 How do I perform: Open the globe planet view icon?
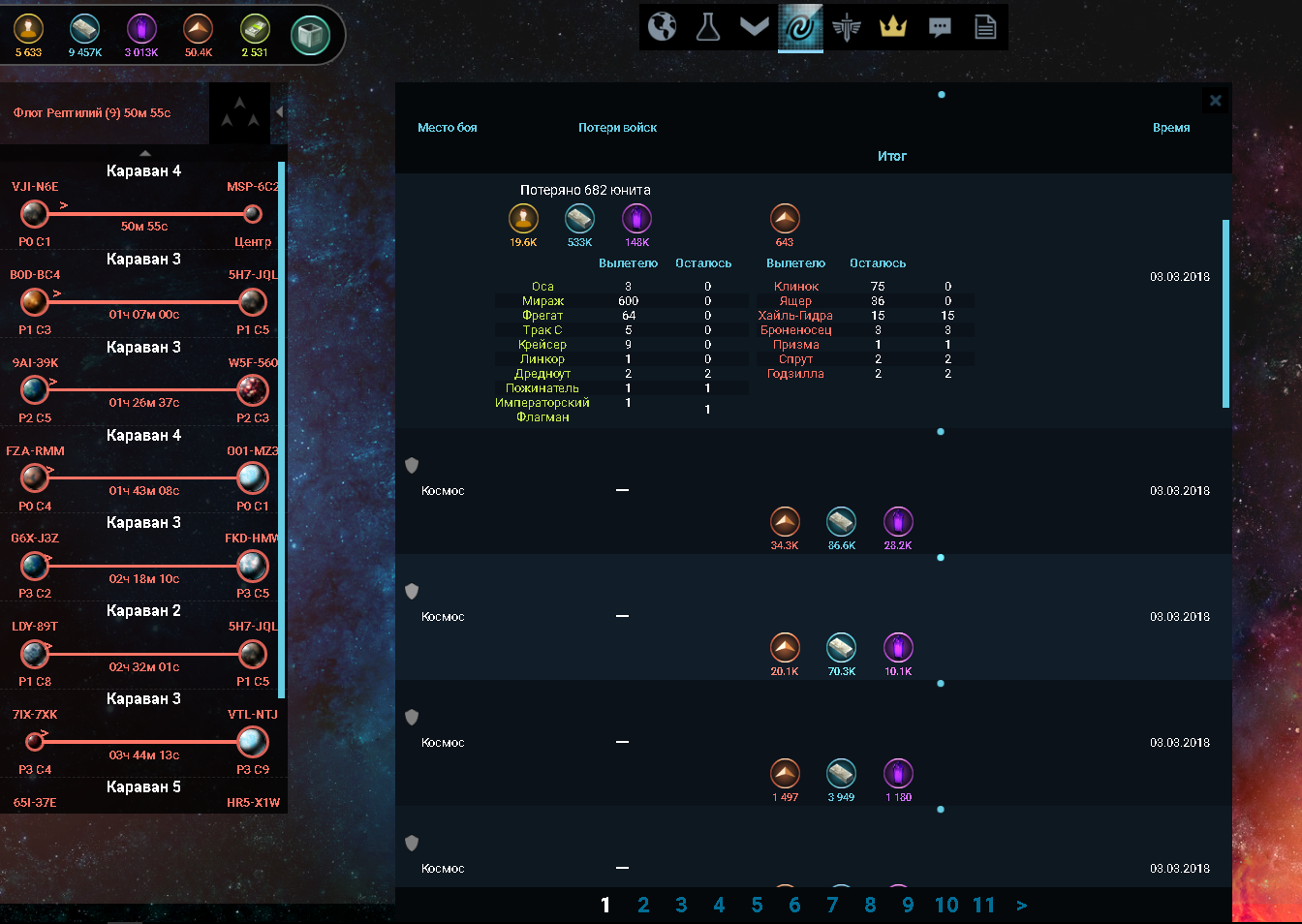(x=663, y=27)
